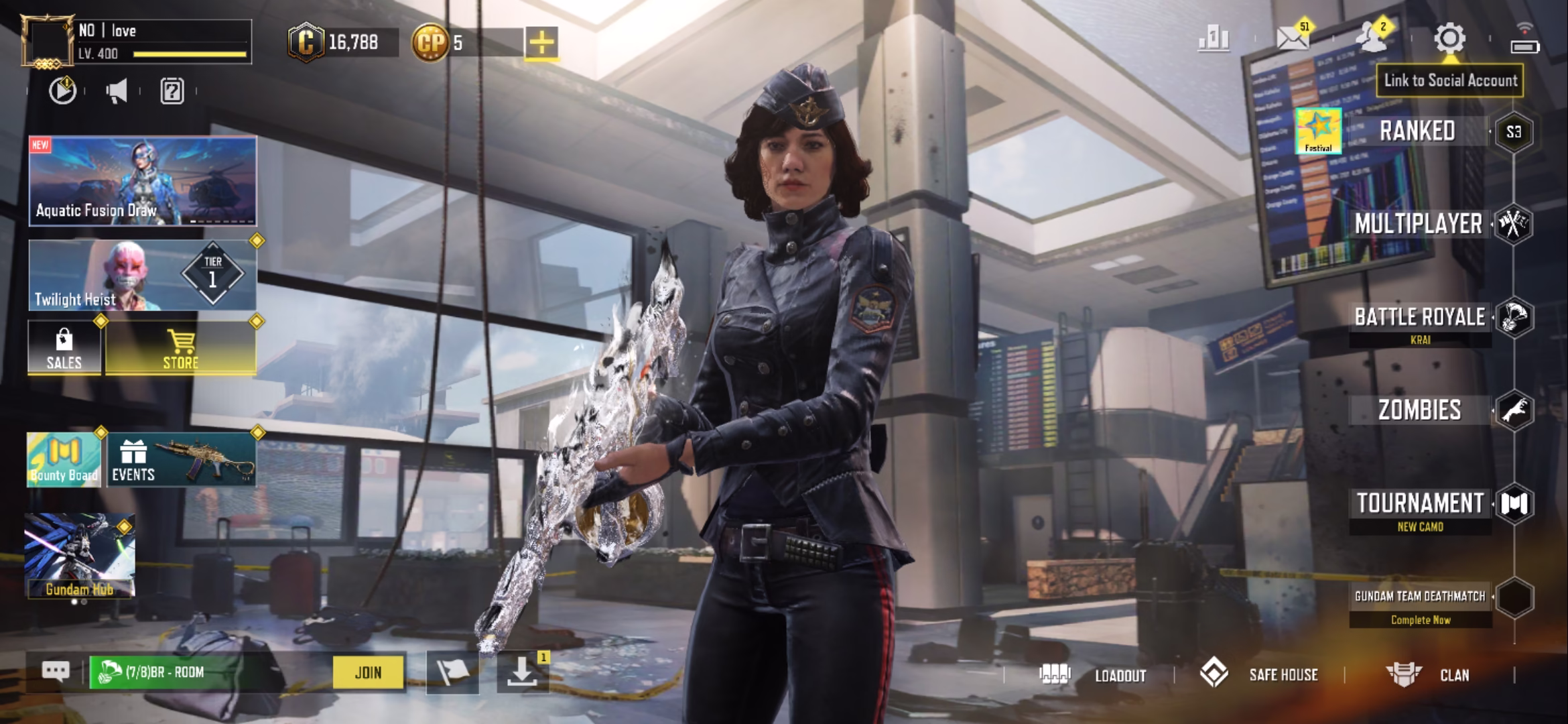Open the Events panel
This screenshot has width=1568, height=724.
[x=181, y=460]
